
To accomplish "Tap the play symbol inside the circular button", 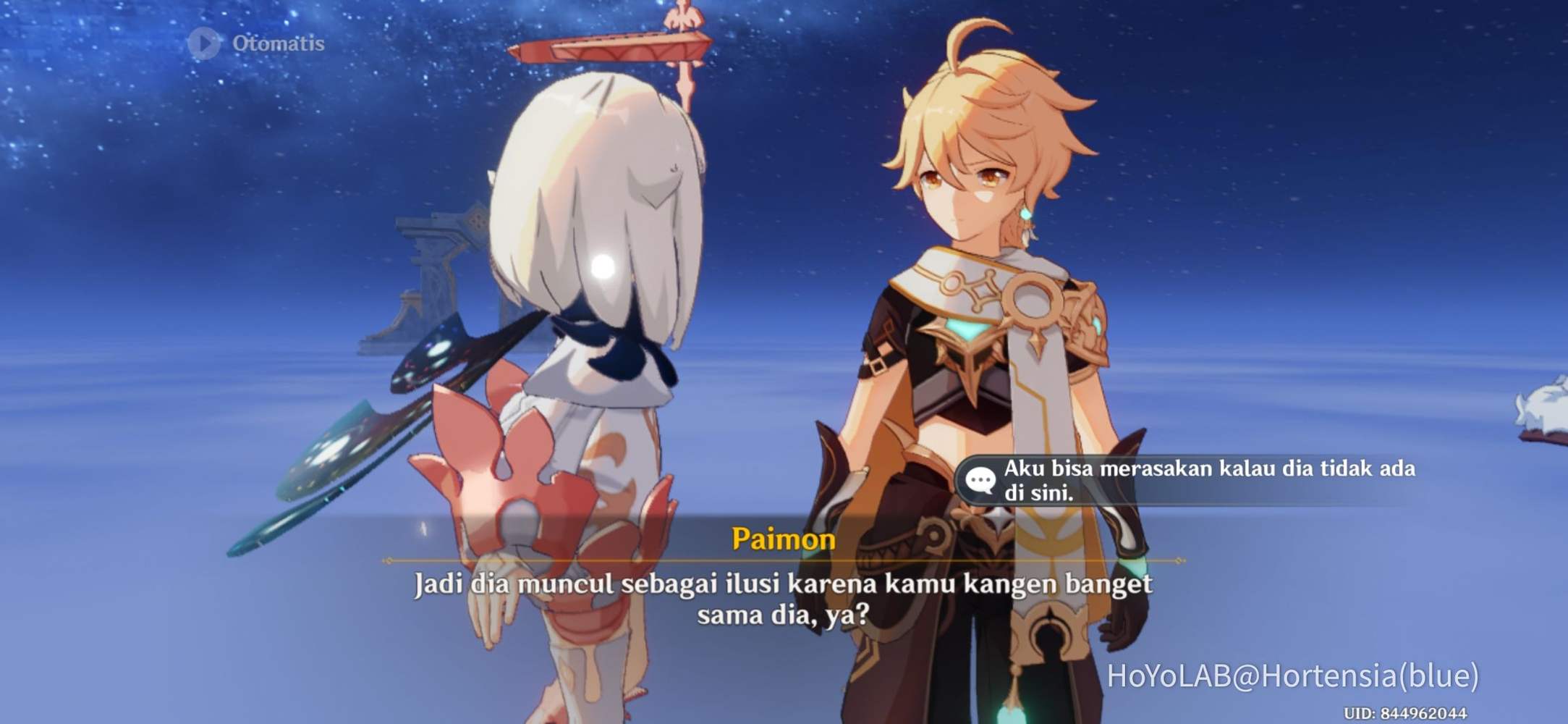I will pyautogui.click(x=205, y=43).
